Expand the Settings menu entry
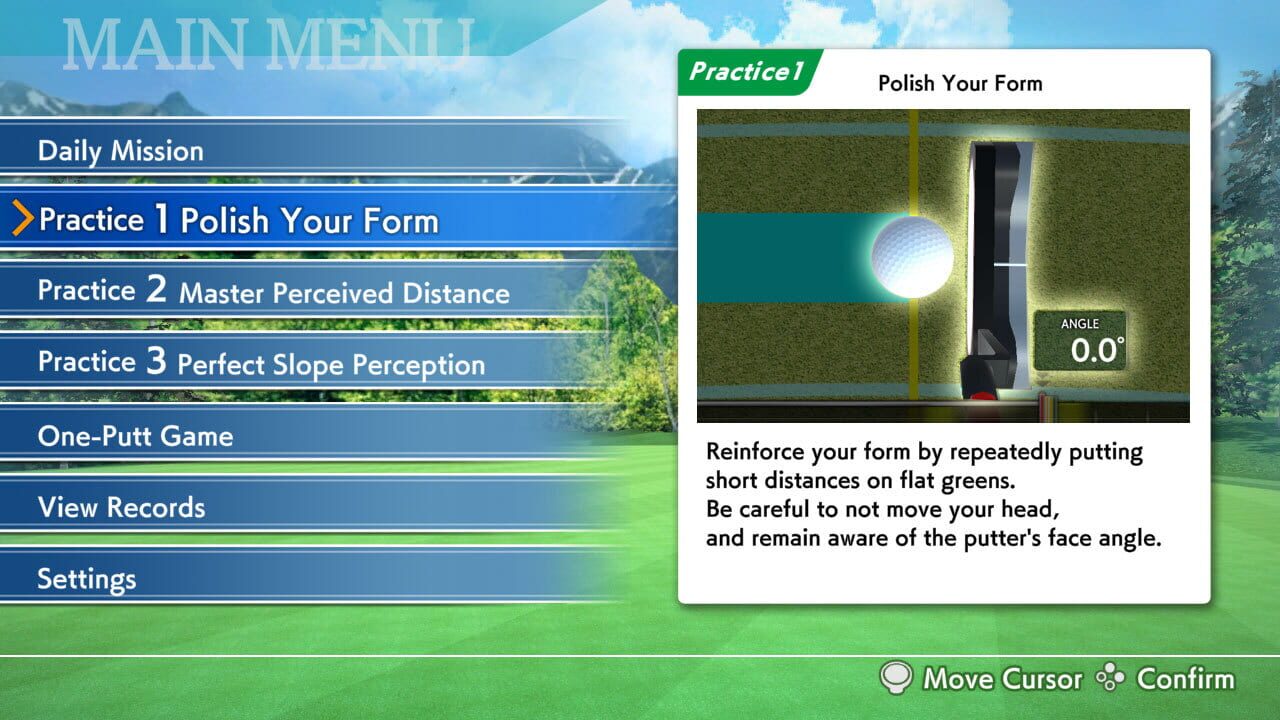 click(x=85, y=578)
